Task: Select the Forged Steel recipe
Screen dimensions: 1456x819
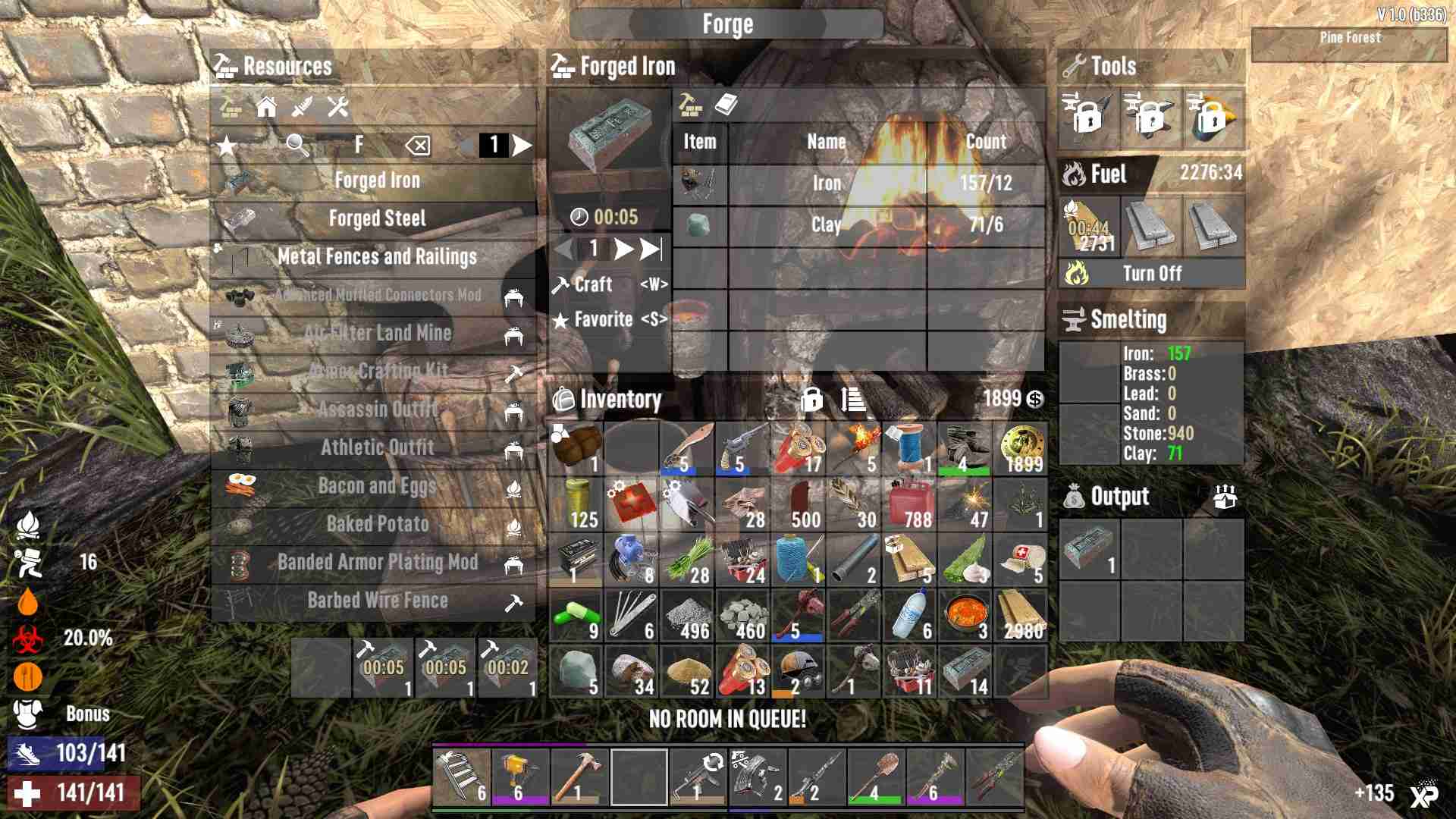Action: point(377,219)
